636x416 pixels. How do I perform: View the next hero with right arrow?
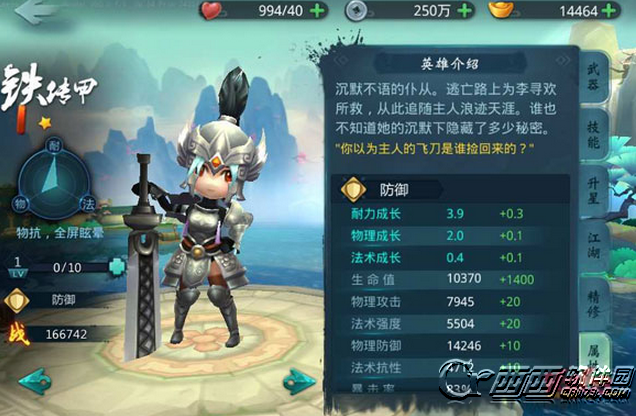[x=295, y=381]
